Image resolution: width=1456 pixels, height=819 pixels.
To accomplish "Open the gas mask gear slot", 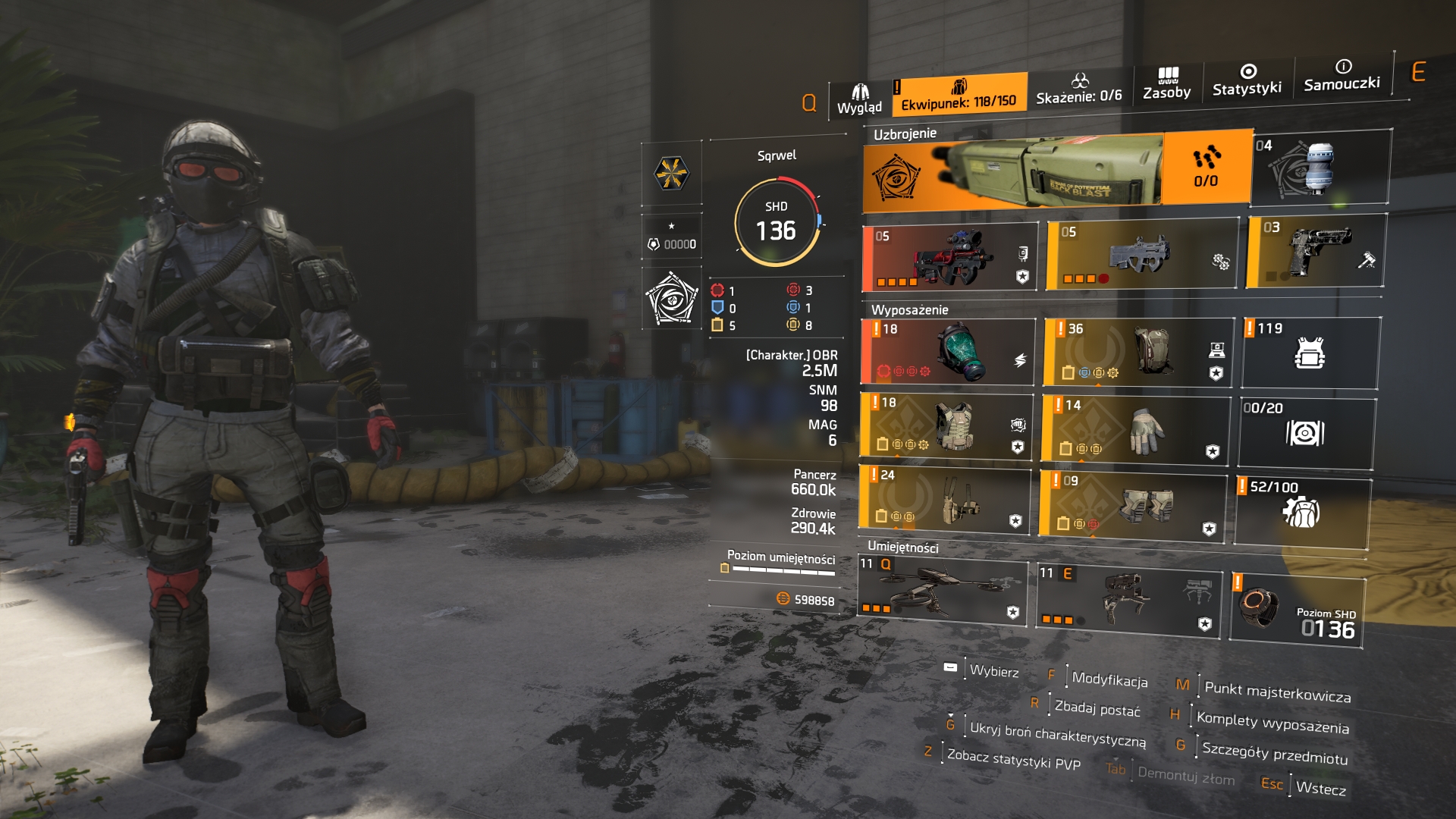I will coord(948,351).
